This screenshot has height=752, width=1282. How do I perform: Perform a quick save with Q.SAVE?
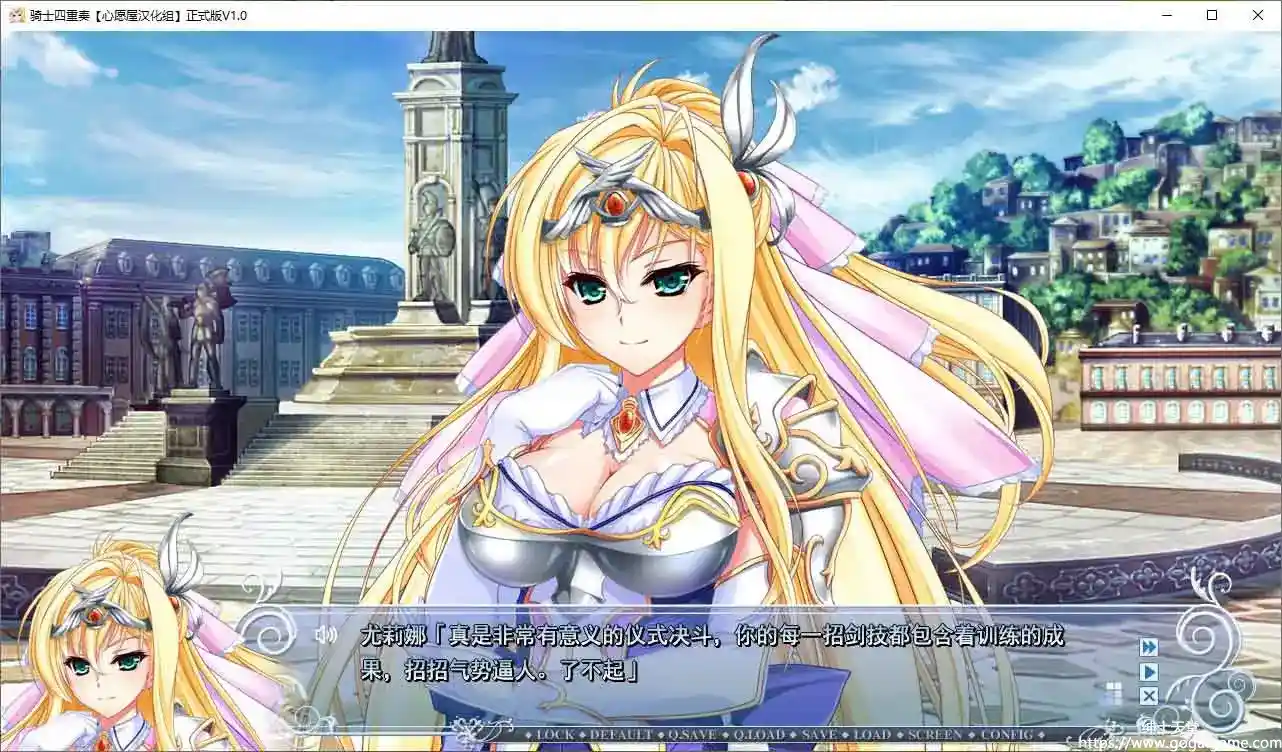point(690,733)
